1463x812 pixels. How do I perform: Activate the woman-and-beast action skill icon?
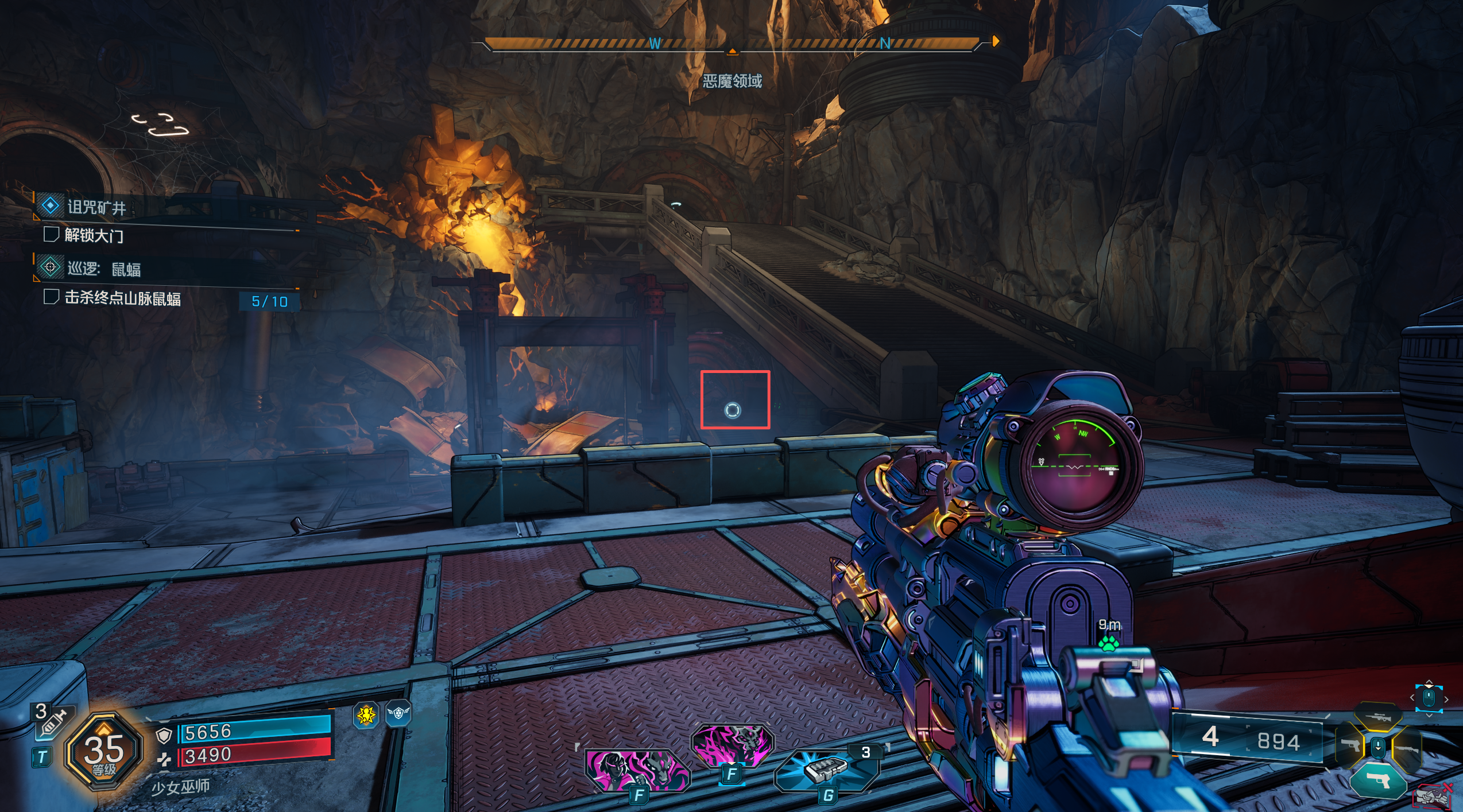point(637,770)
